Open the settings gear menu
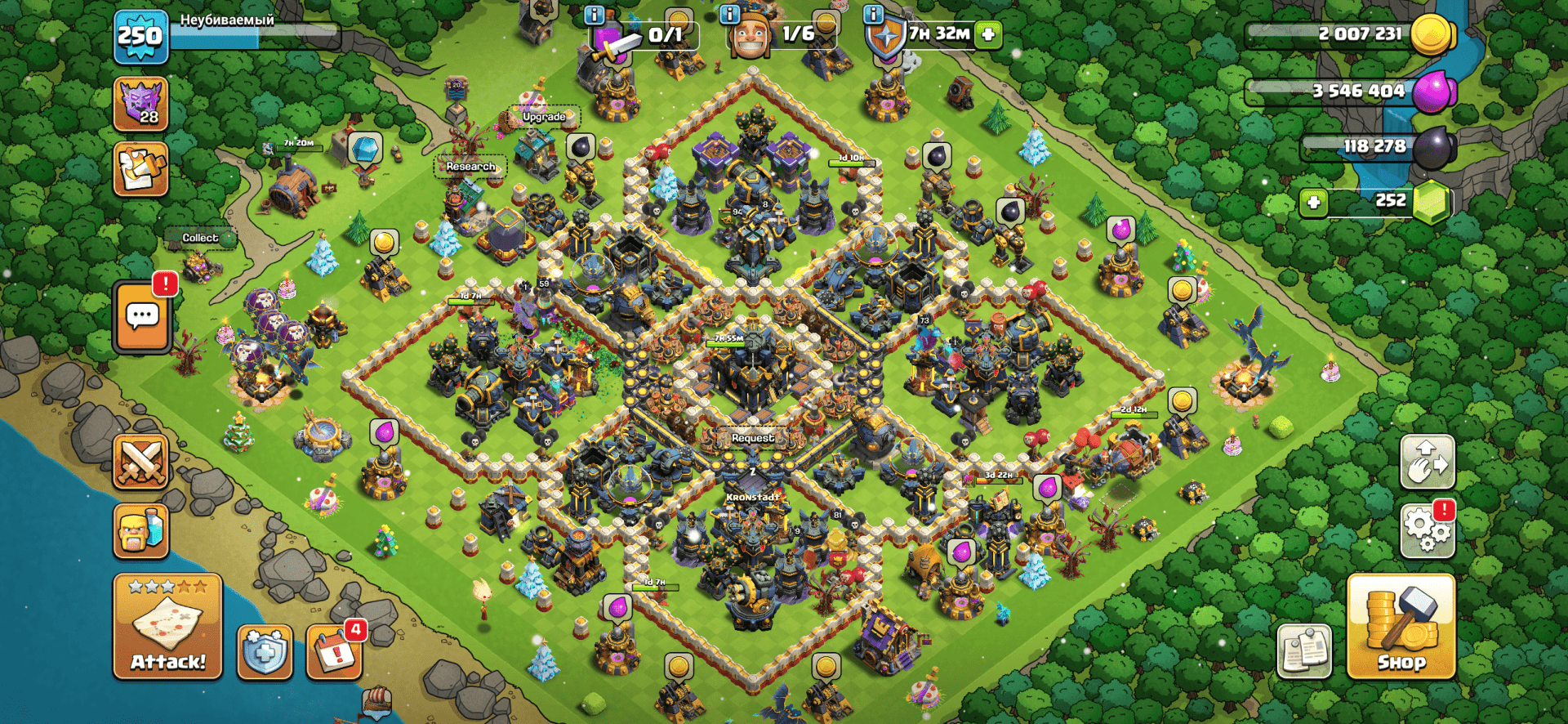 click(1427, 530)
